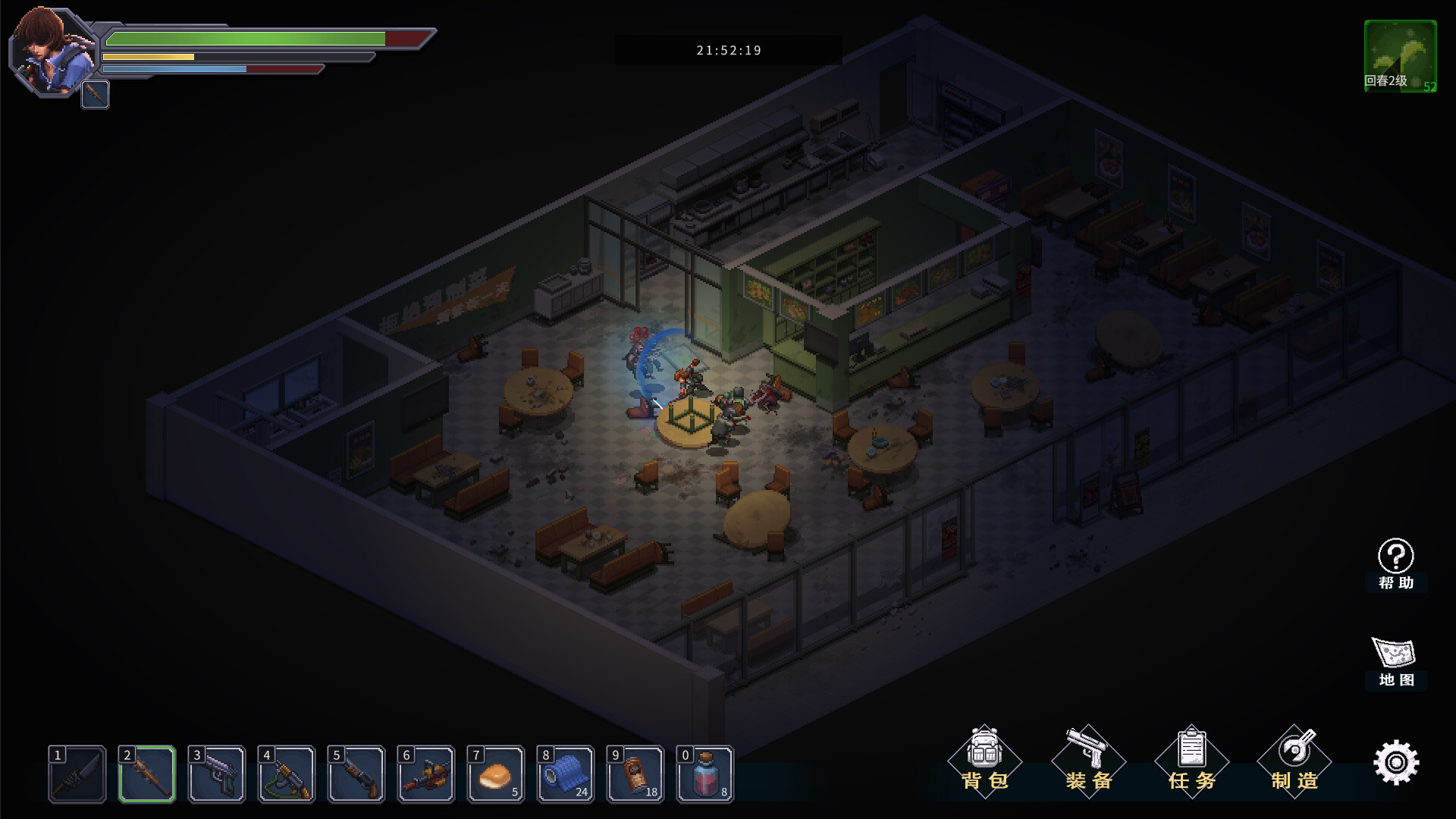Select the crossbow weapon in slot 6
The height and width of the screenshot is (819, 1456).
pyautogui.click(x=426, y=773)
